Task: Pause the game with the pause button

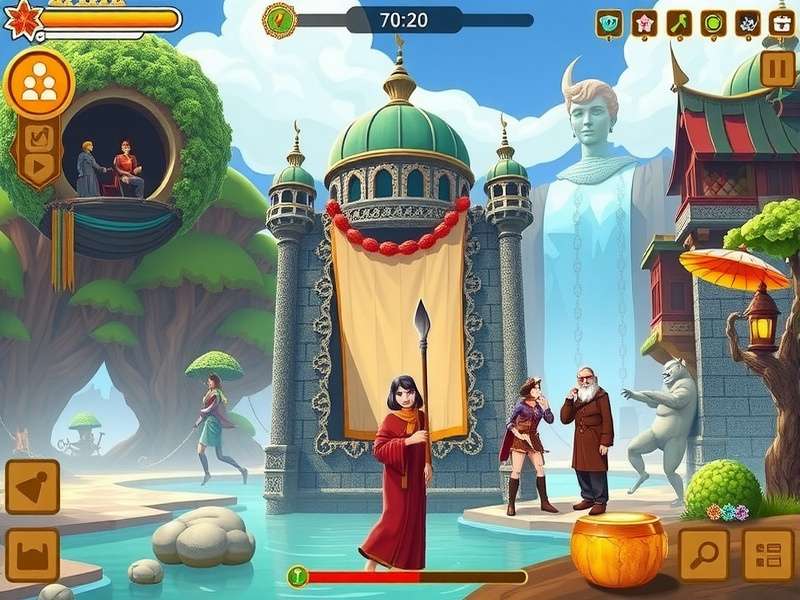Action: coord(777,69)
